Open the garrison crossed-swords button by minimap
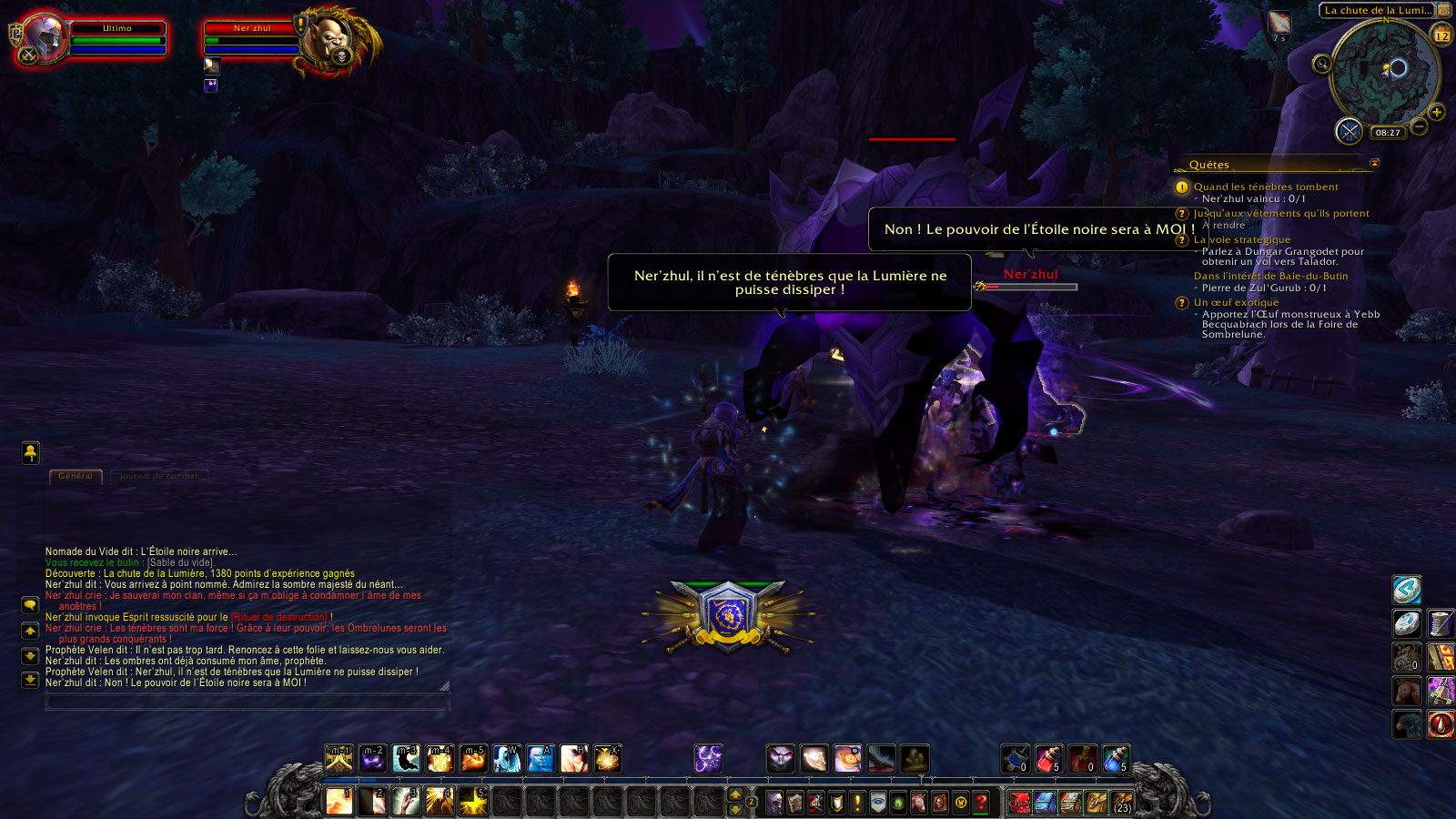The height and width of the screenshot is (819, 1456). point(1349,131)
